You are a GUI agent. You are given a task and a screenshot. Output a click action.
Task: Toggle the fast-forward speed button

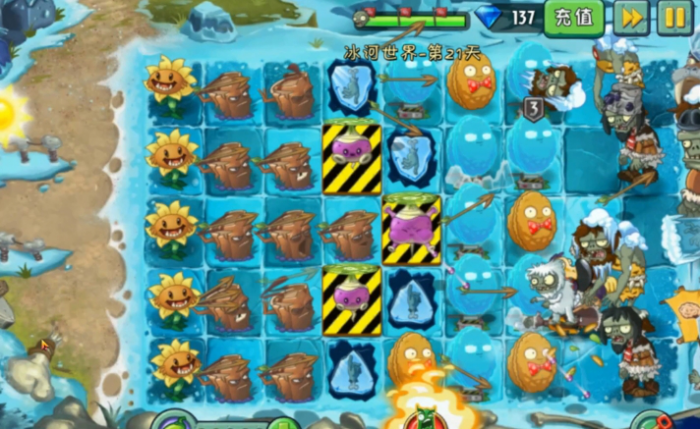631,17
